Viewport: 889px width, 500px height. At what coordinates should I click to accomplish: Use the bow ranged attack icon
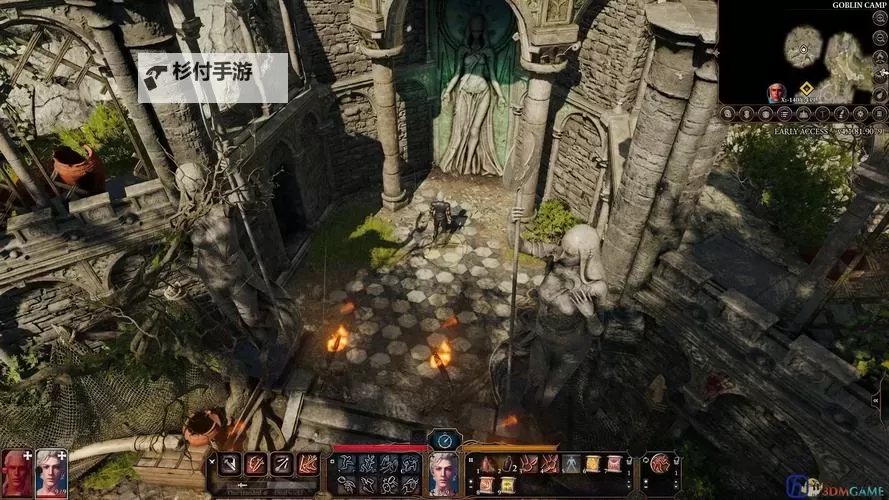pos(281,464)
